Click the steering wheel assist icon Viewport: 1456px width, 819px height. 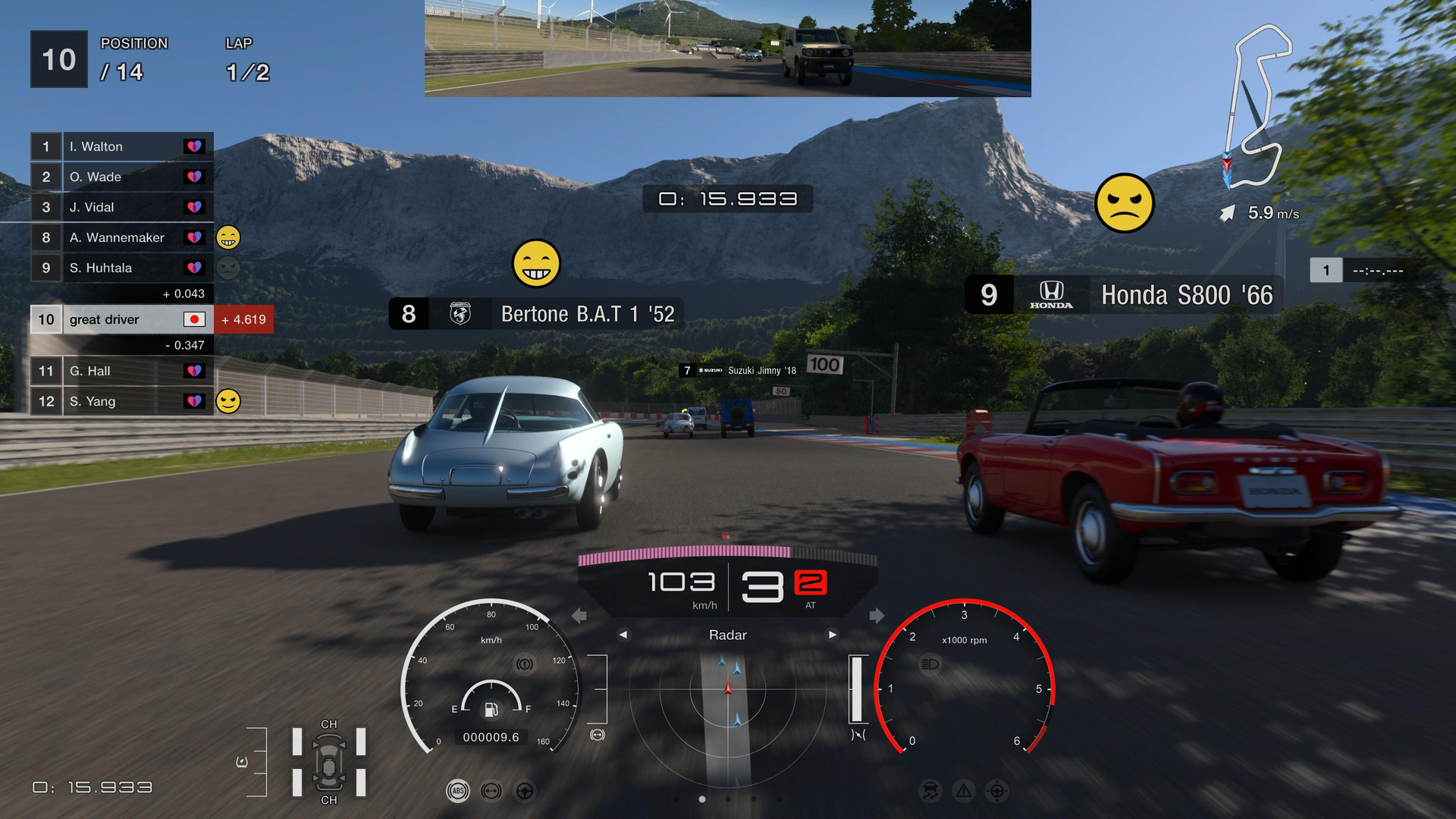coord(524,792)
